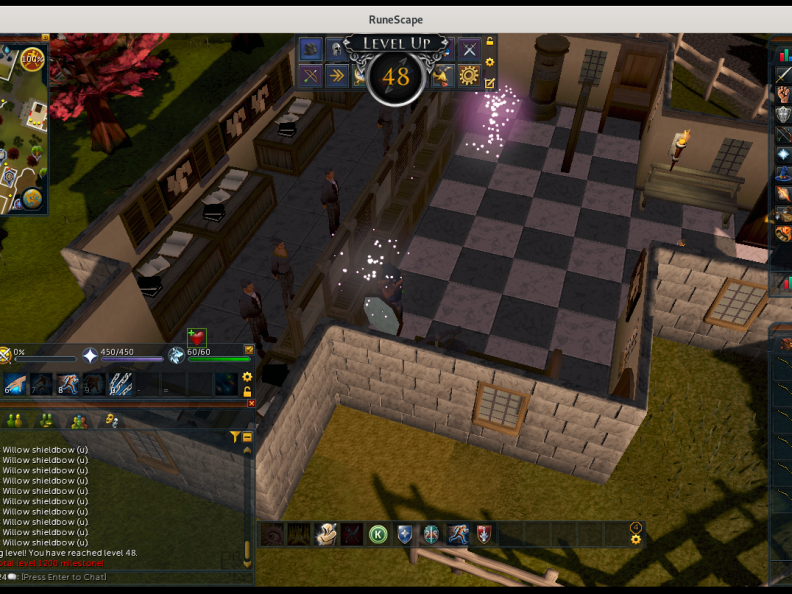Click the red heart health regeneration icon
The image size is (792, 594).
pos(196,338)
